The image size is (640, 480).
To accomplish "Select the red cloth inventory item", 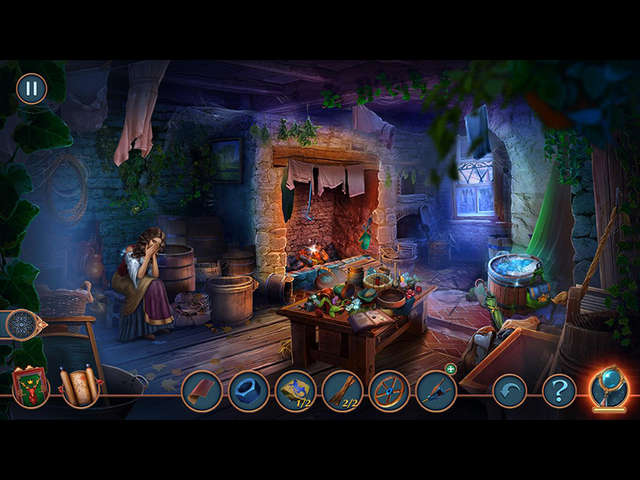I will (202, 391).
